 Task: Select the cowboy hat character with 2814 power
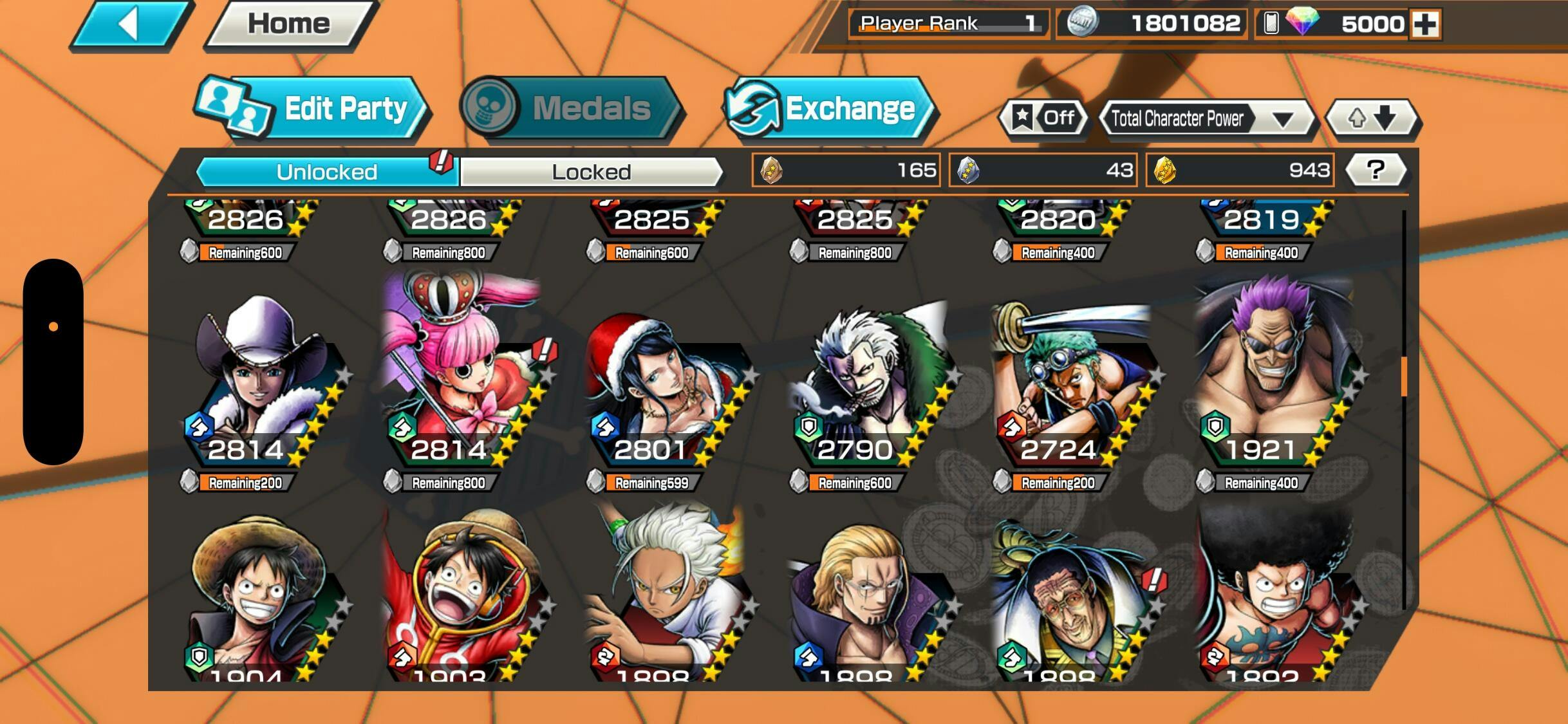tap(257, 380)
